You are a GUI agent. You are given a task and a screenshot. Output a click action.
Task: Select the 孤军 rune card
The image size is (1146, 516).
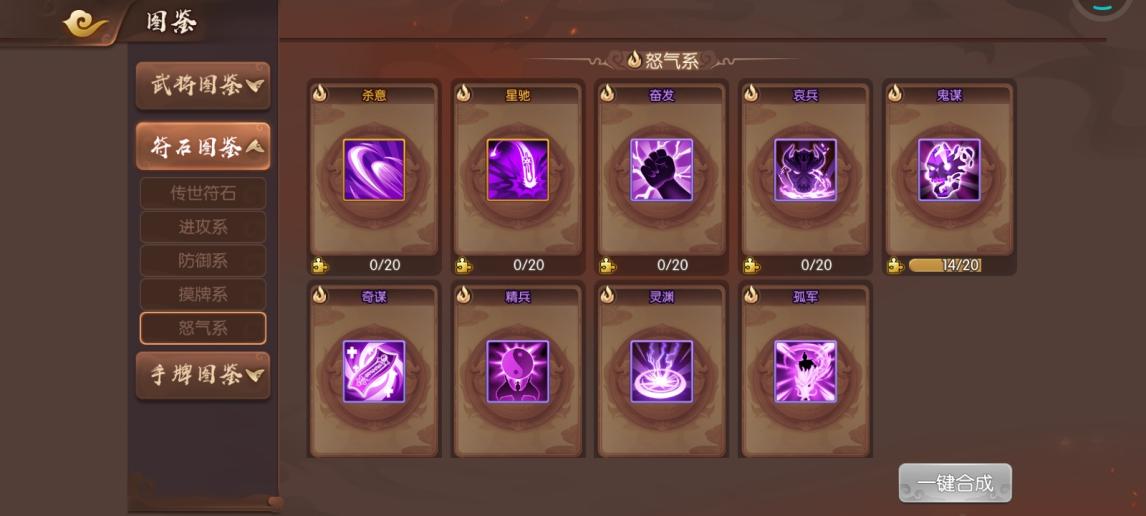(x=806, y=371)
